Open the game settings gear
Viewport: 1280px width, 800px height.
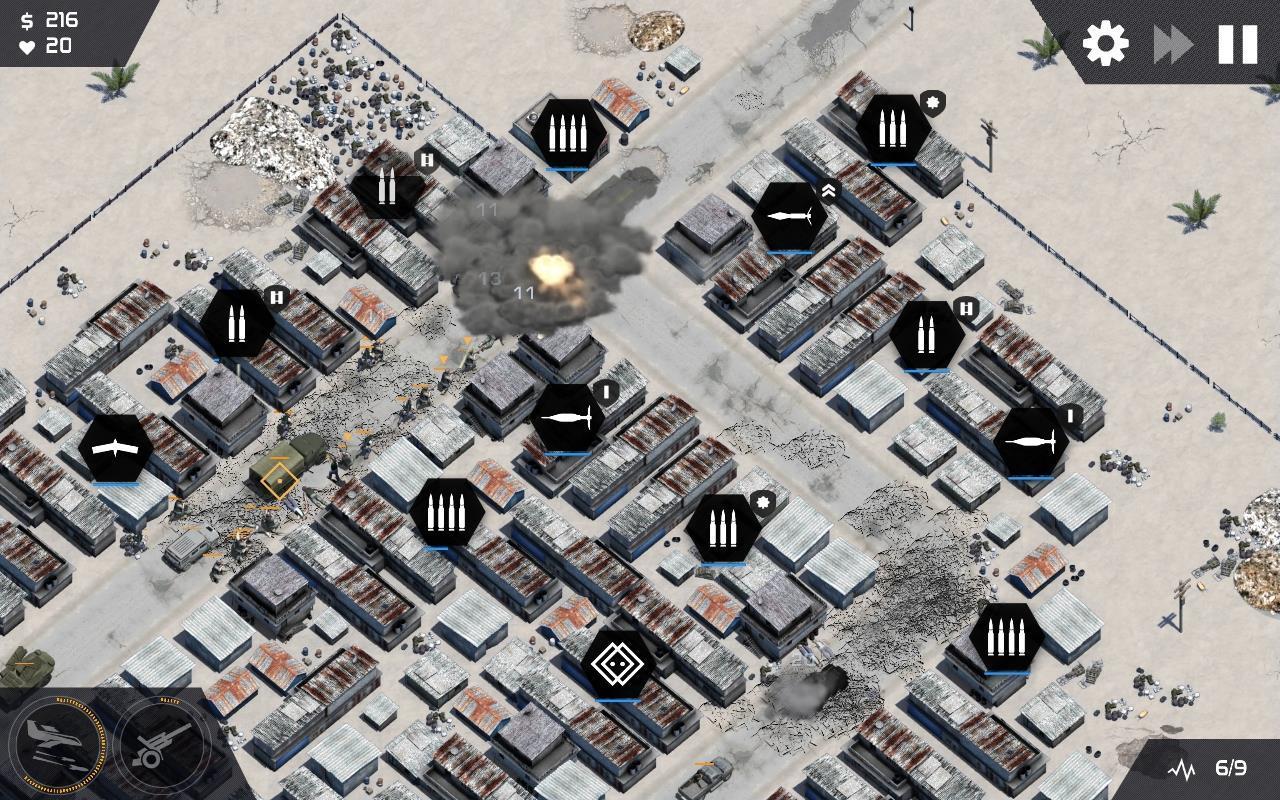pos(1103,44)
